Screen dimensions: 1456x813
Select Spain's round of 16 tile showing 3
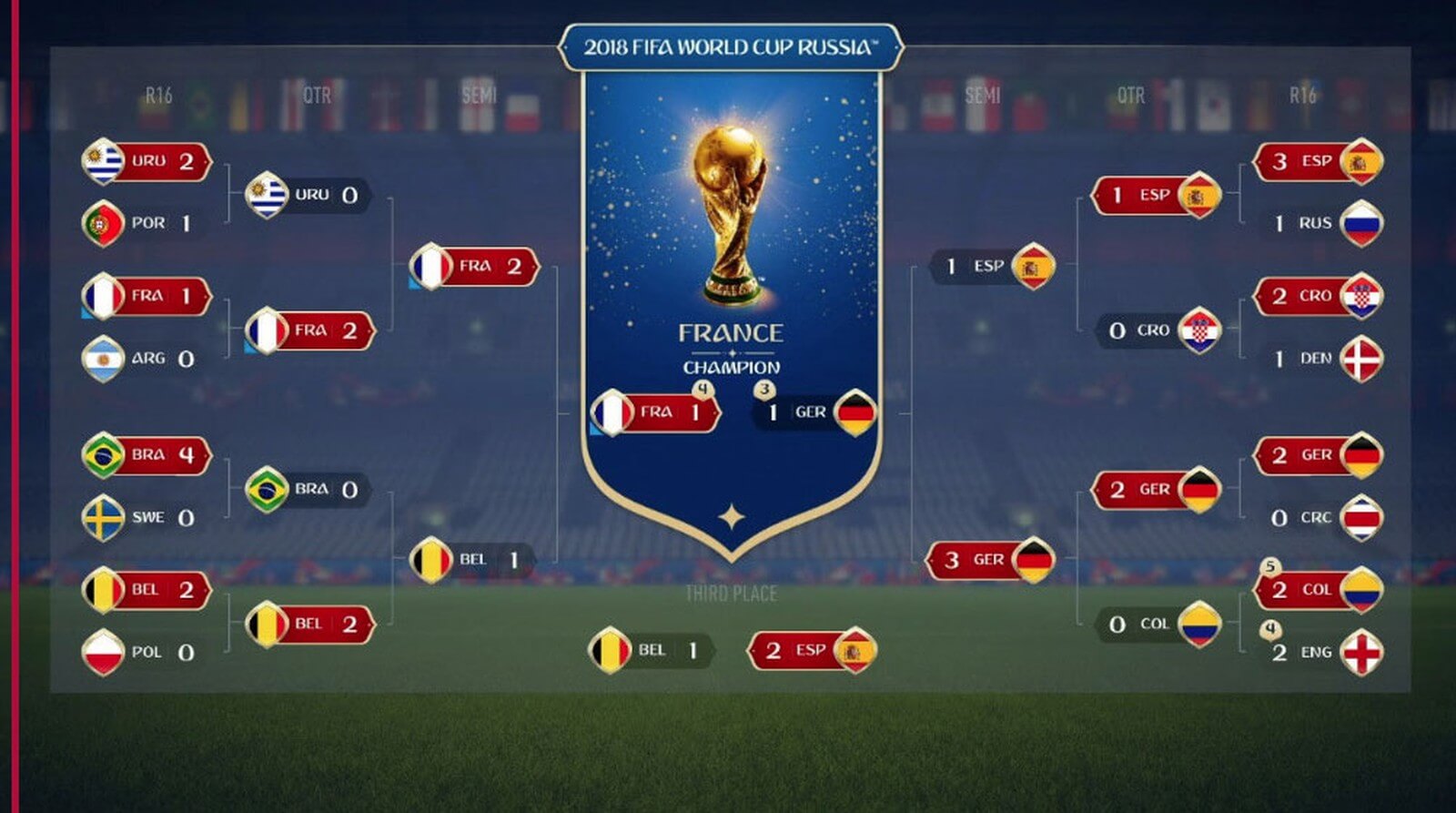1319,161
